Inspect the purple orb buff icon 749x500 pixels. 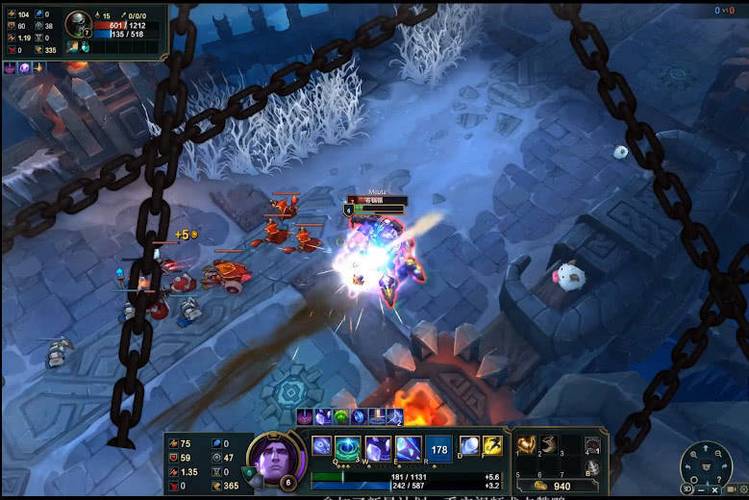[x=24, y=68]
